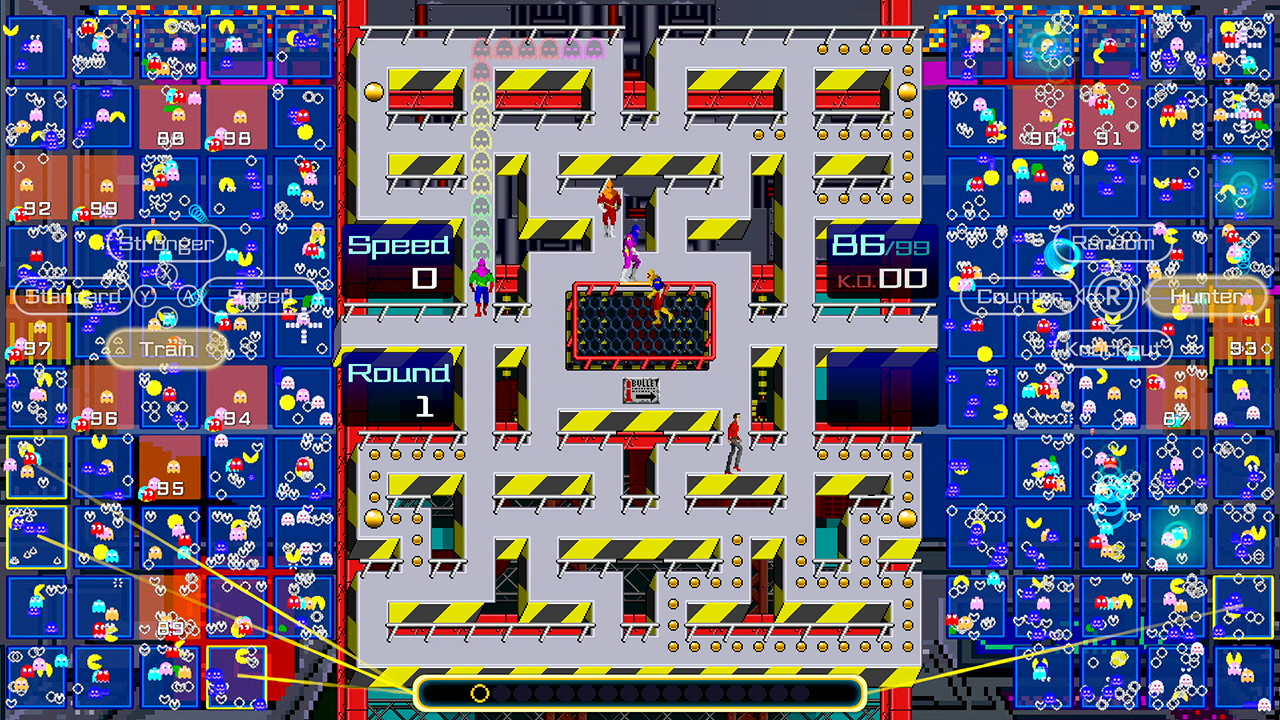Click the right arrow pointing toward Hunter

click(1146, 297)
